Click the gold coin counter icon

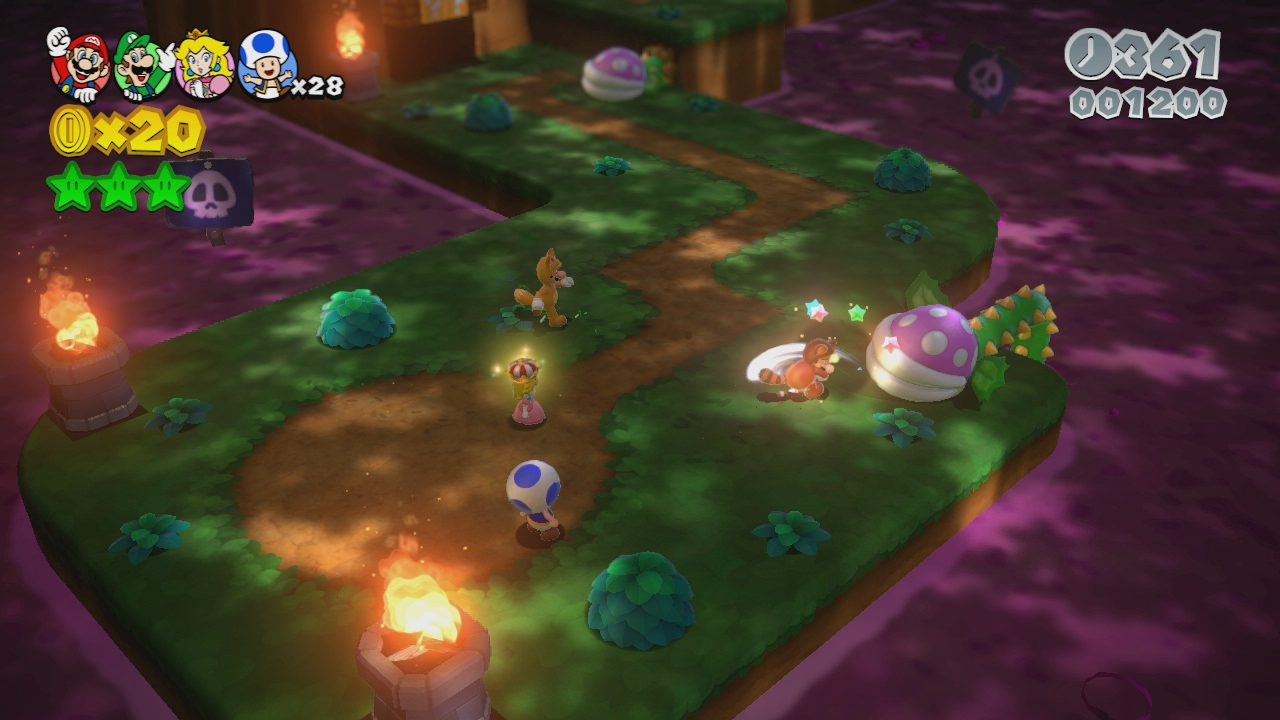[69, 131]
